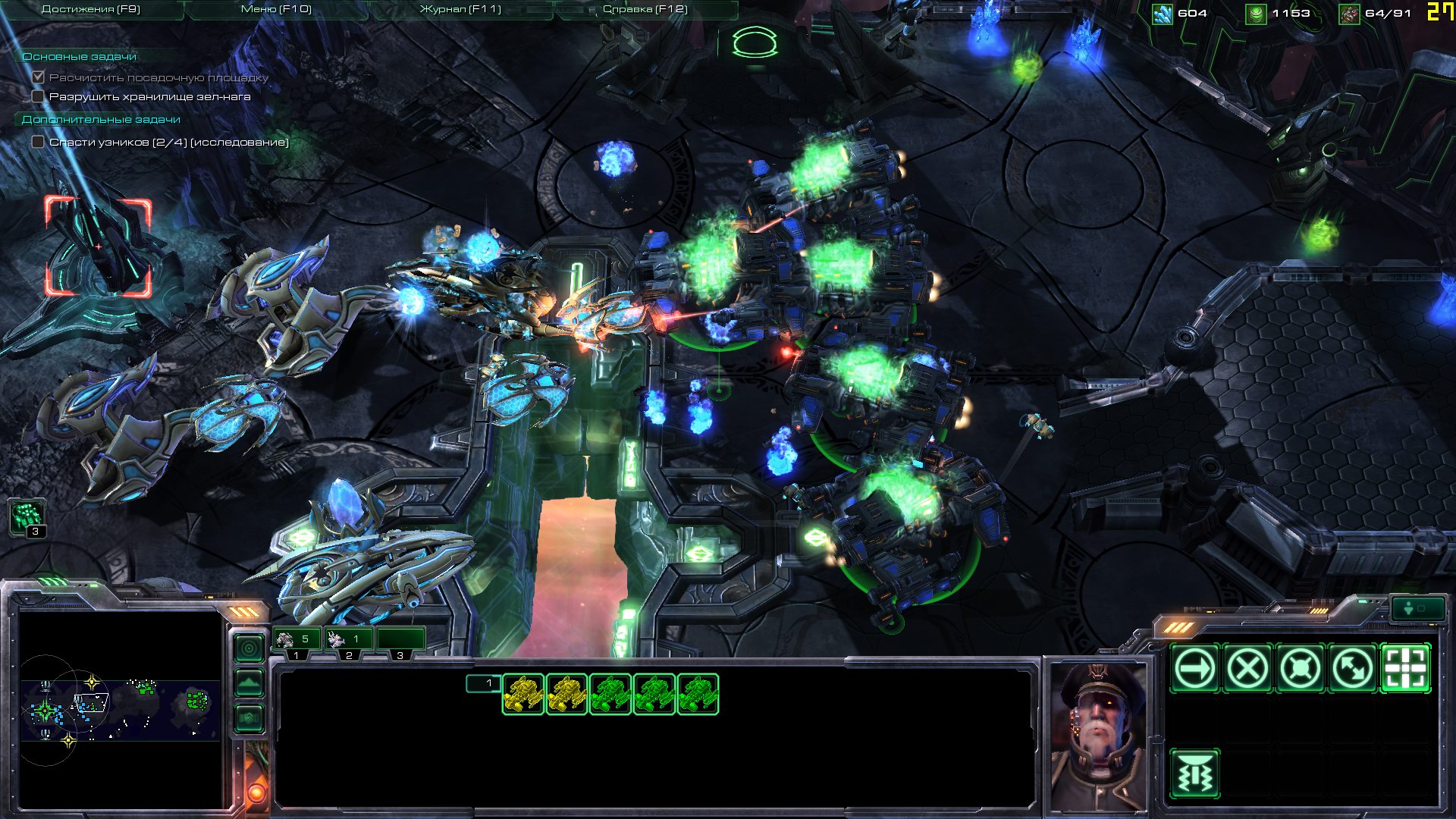Use the dish-with-waves ability in the command card
1456x819 pixels.
click(1194, 774)
